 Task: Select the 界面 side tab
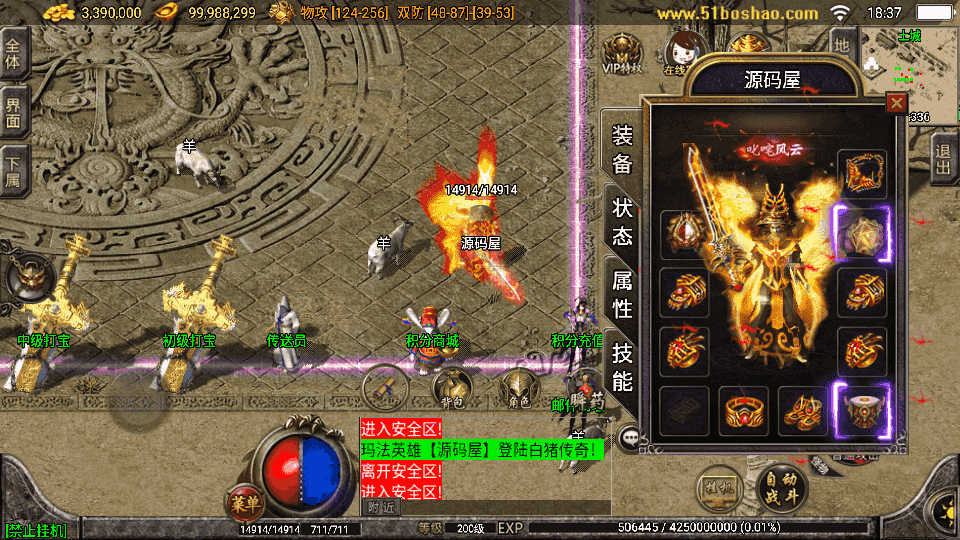point(13,112)
